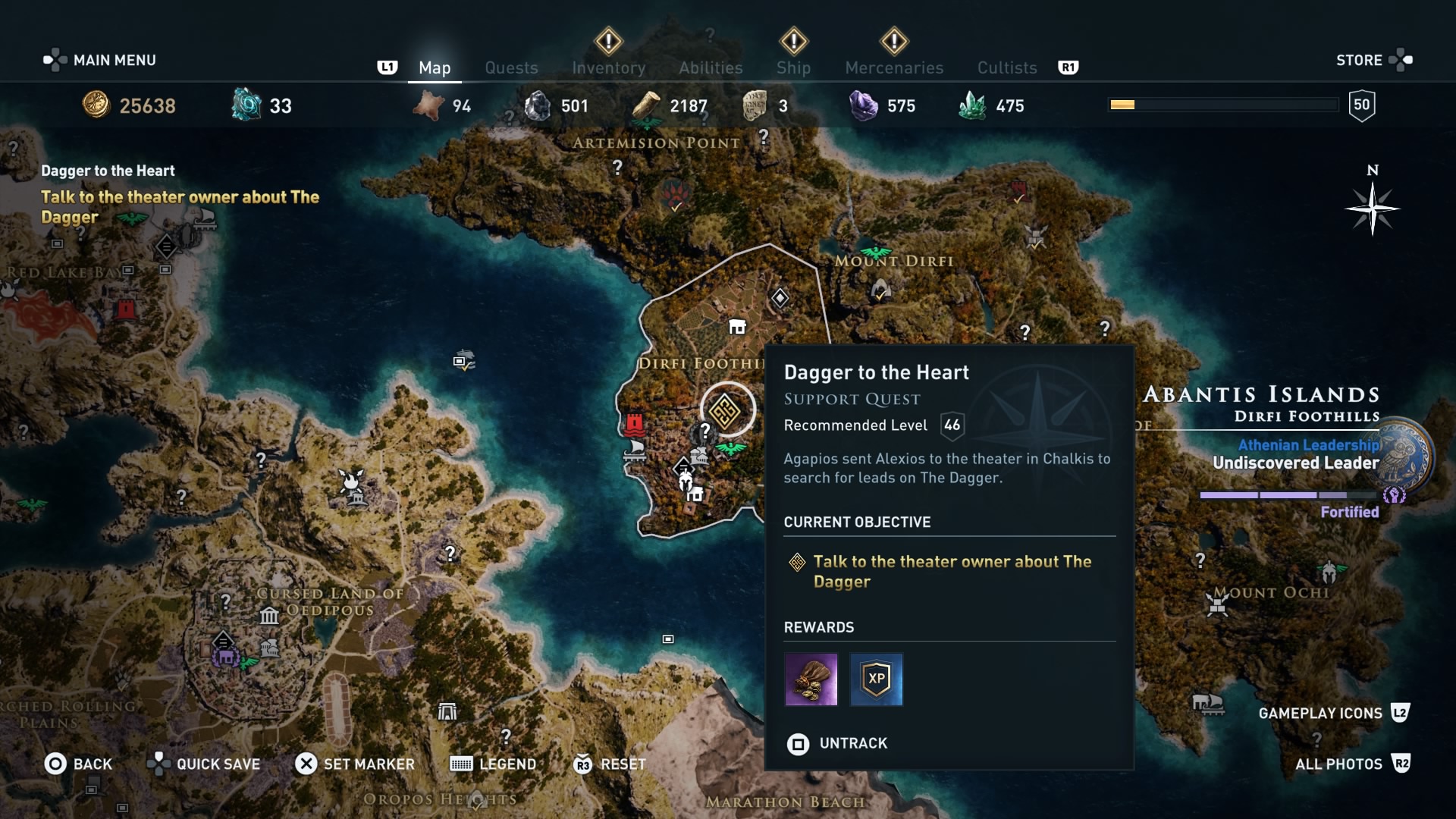1456x819 pixels.
Task: Select the drachmae pouch reward icon
Action: coord(811,679)
